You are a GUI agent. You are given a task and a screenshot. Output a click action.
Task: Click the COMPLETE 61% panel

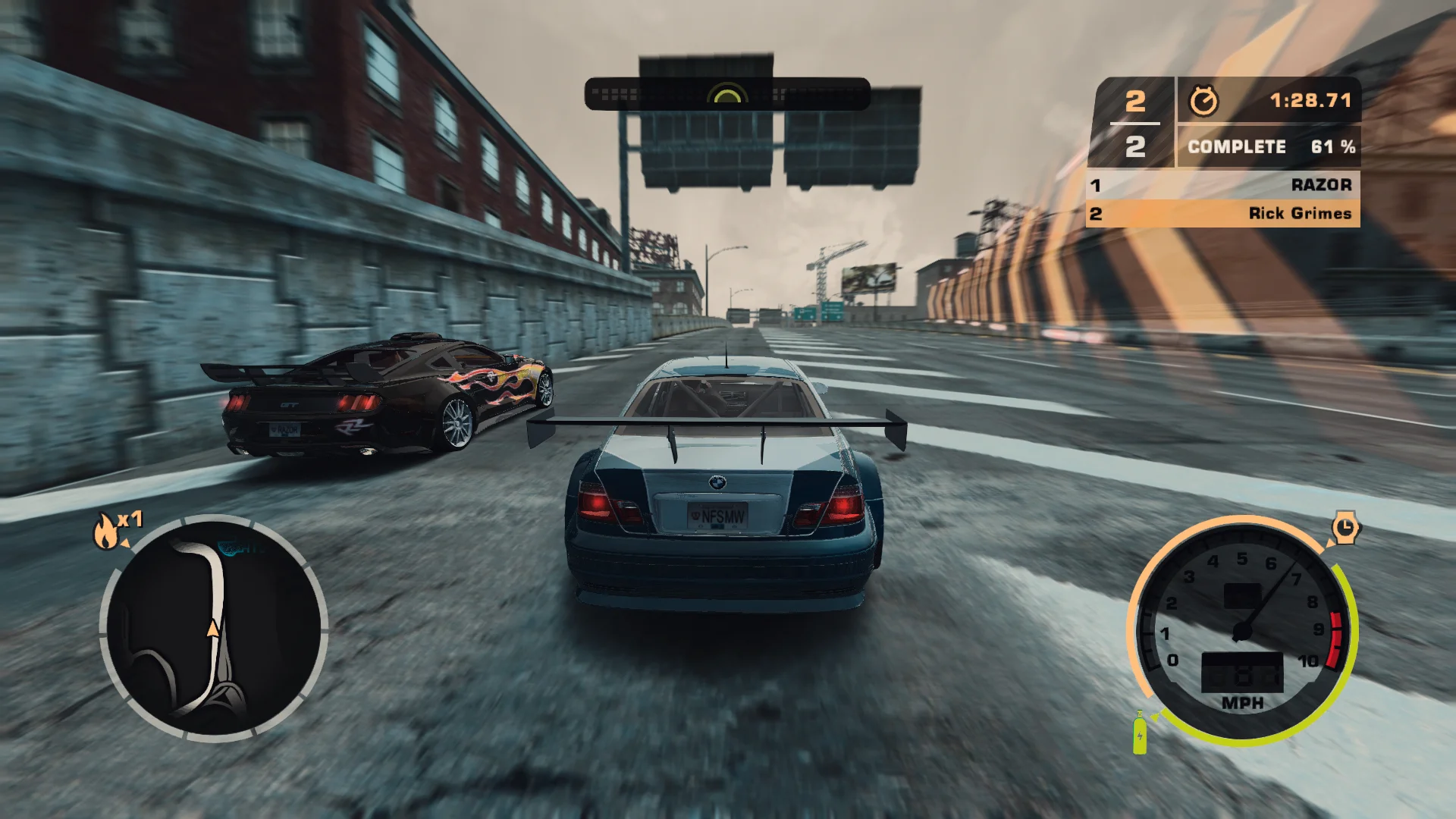point(1266,146)
